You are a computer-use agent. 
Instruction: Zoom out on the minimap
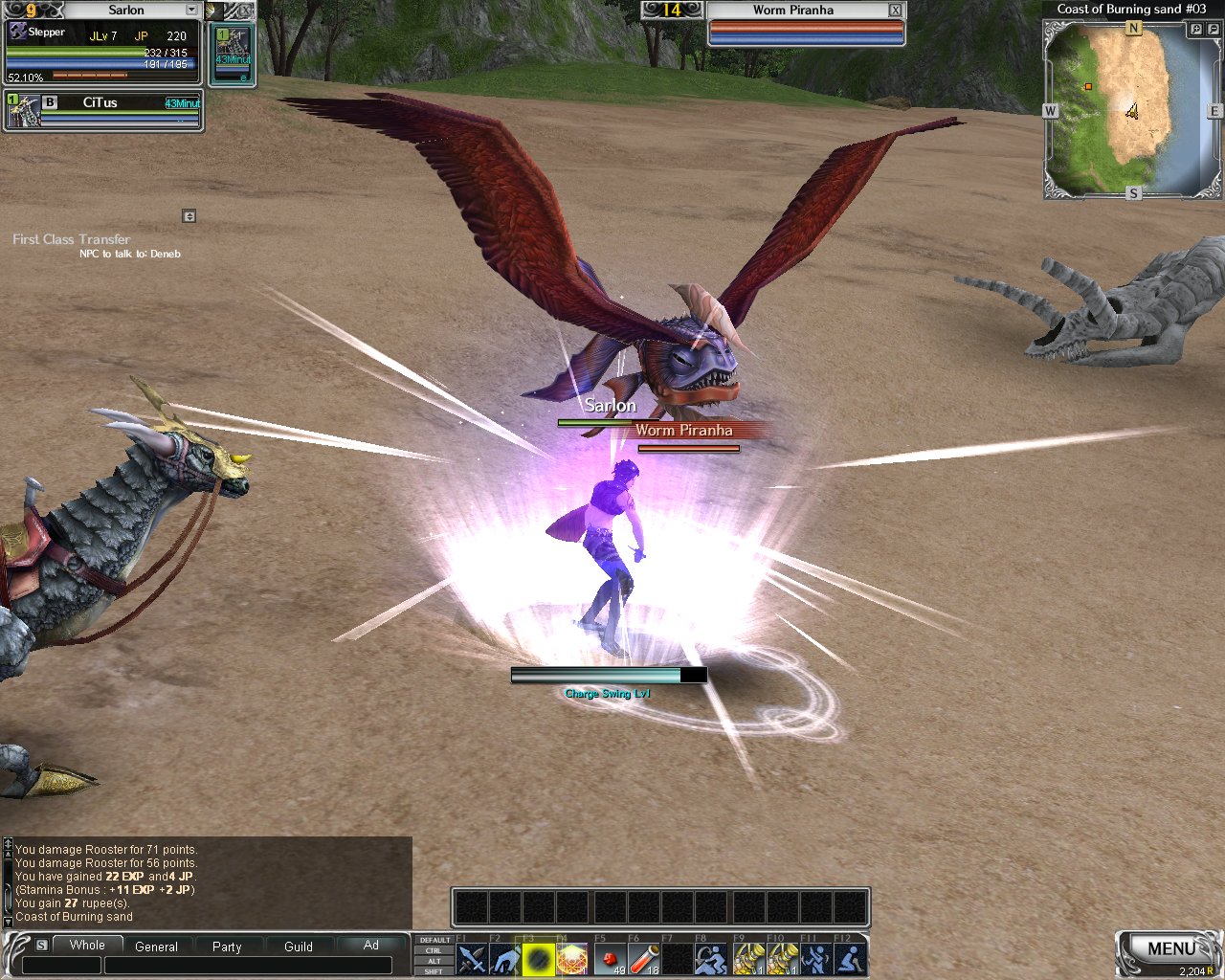pyautogui.click(x=1214, y=30)
